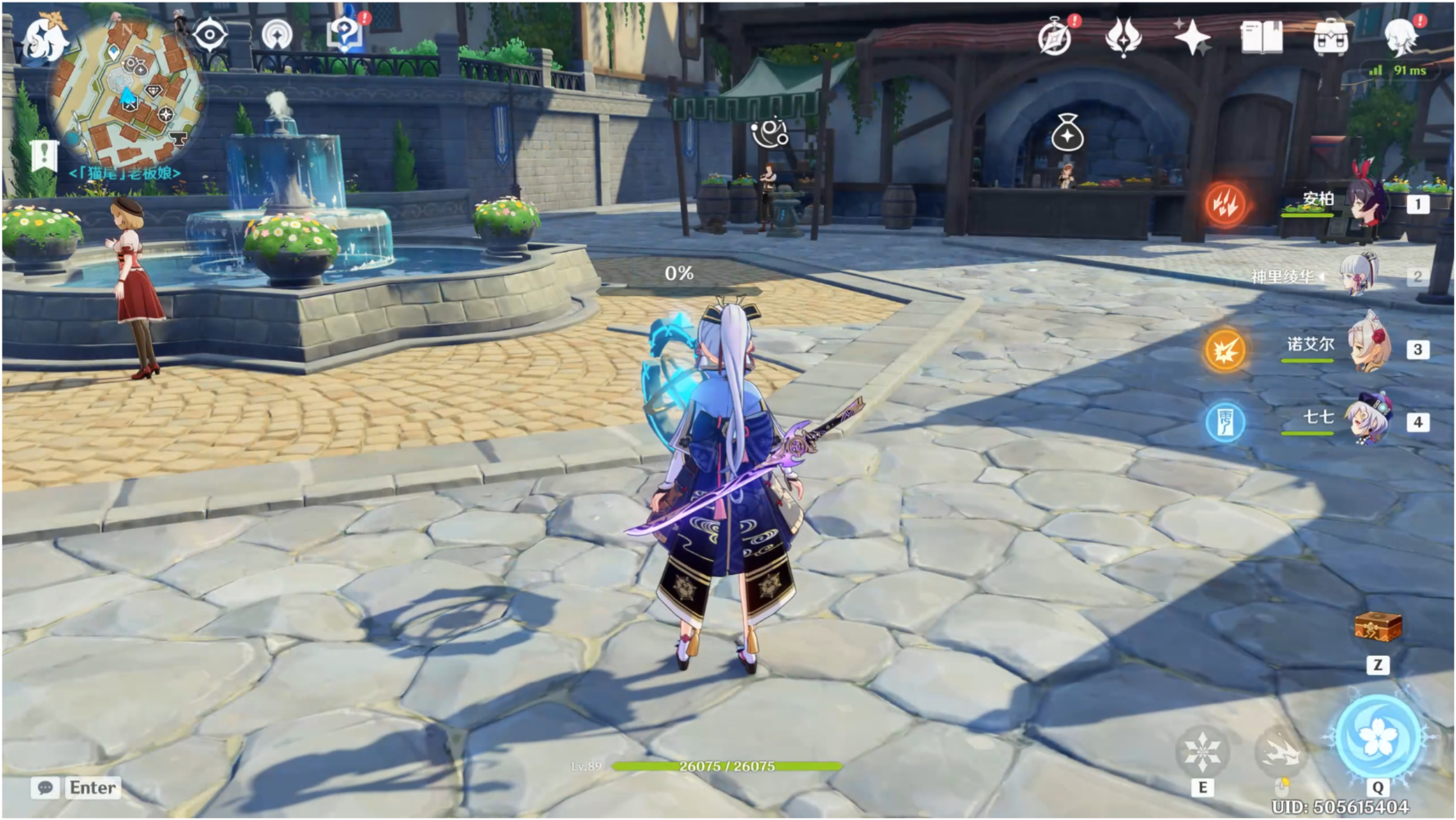Open the Wish star icon
The height and width of the screenshot is (820, 1456).
coord(1192,37)
